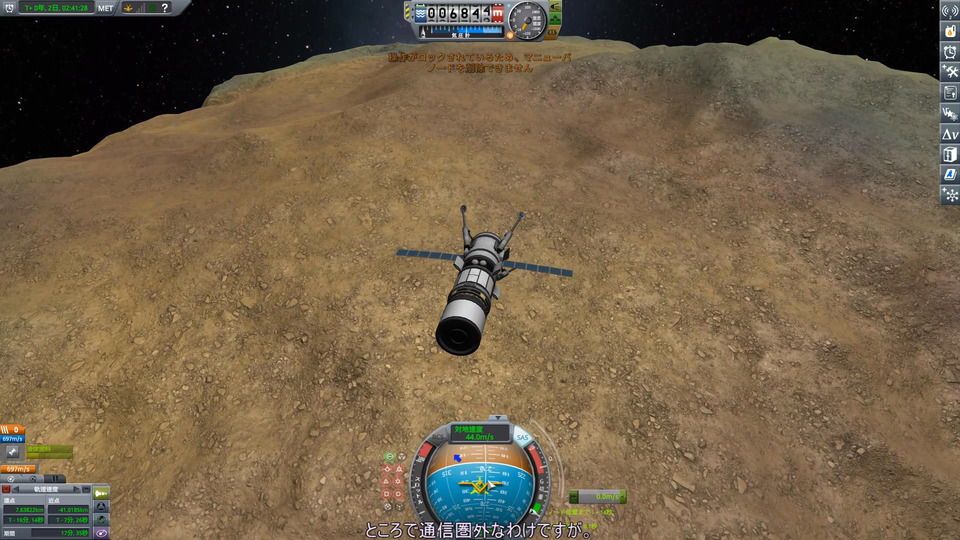The width and height of the screenshot is (960, 540).
Task: Select the green stability assist SAS mode icon
Action: pos(391,457)
